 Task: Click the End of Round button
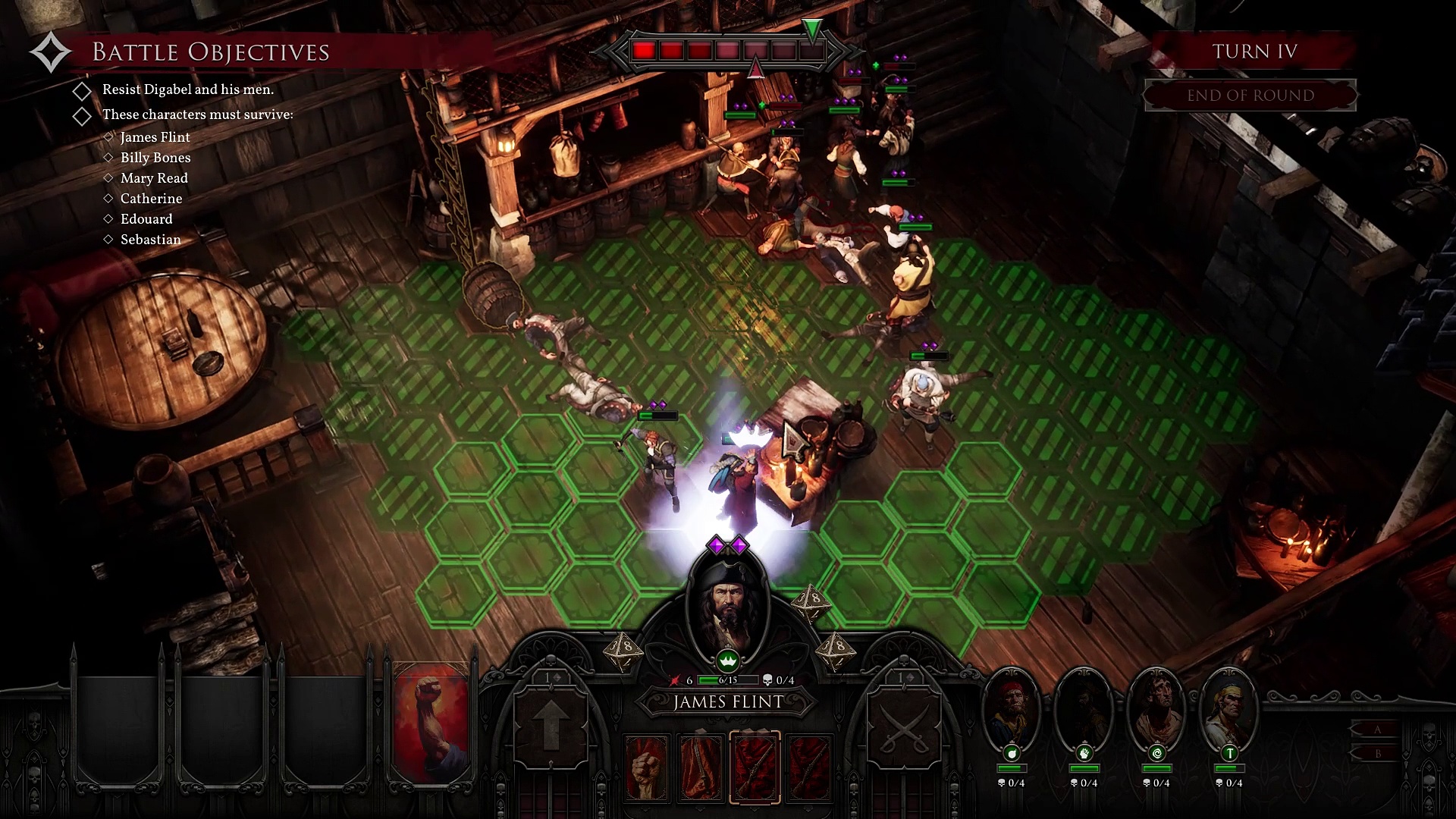(1250, 96)
